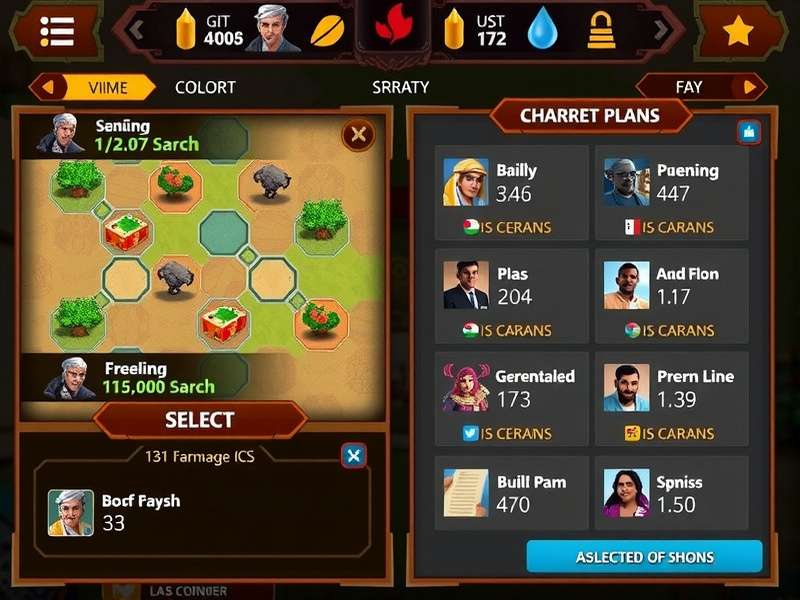The image size is (800, 600).
Task: Open the COLORT tab
Action: (205, 87)
